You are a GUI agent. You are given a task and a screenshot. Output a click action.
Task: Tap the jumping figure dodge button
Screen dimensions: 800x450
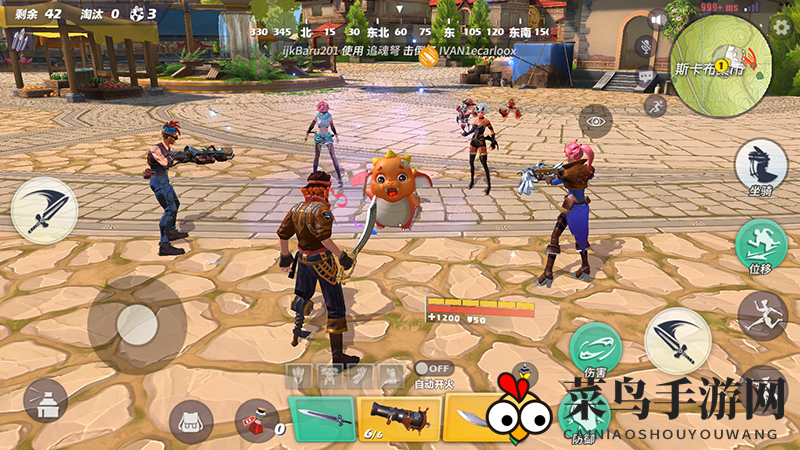pos(762,314)
